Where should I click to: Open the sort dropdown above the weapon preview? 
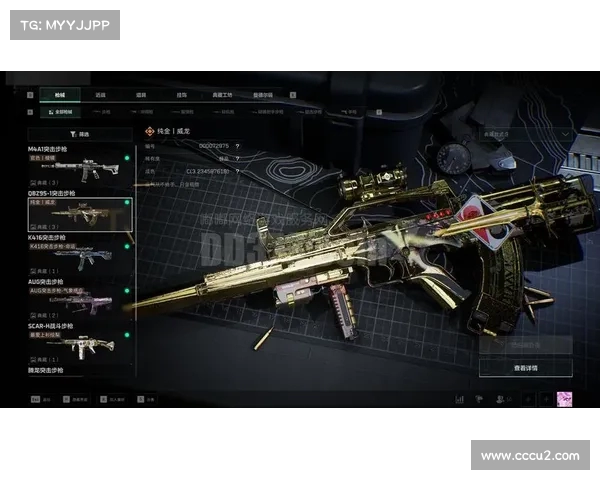tap(526, 133)
